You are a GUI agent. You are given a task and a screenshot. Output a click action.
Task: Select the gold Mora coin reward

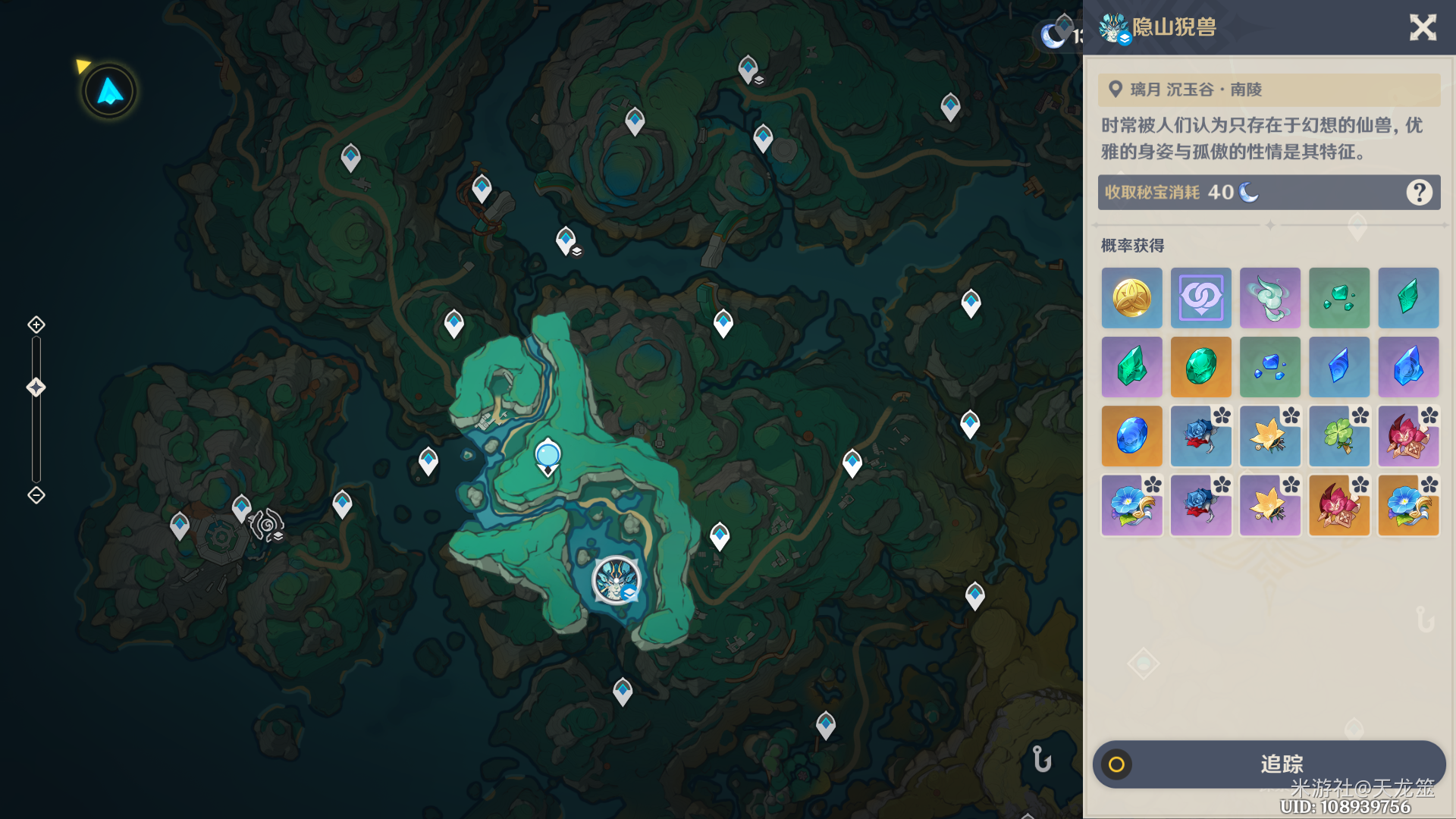point(1131,298)
